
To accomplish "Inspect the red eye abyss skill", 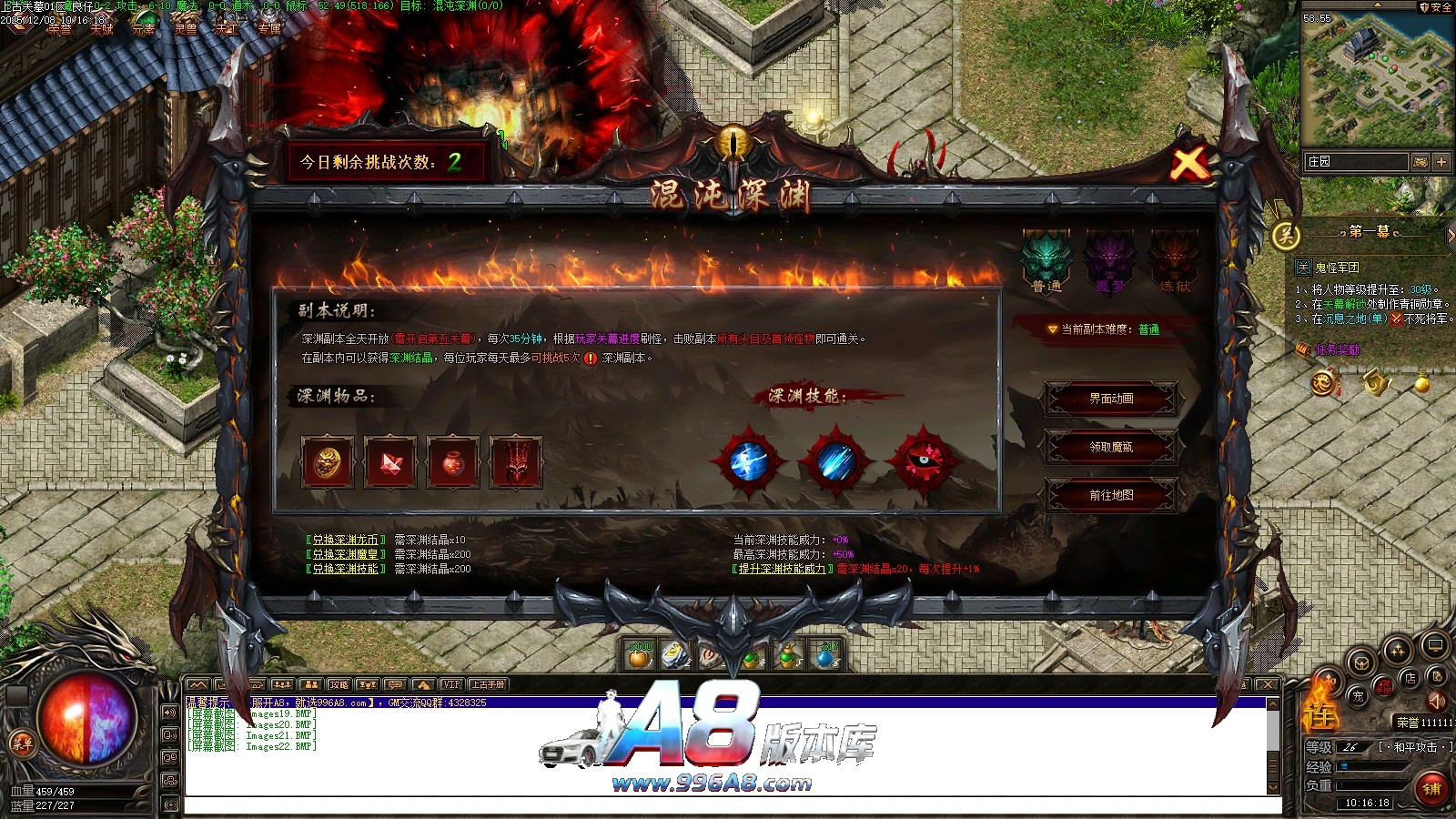I will tap(923, 461).
